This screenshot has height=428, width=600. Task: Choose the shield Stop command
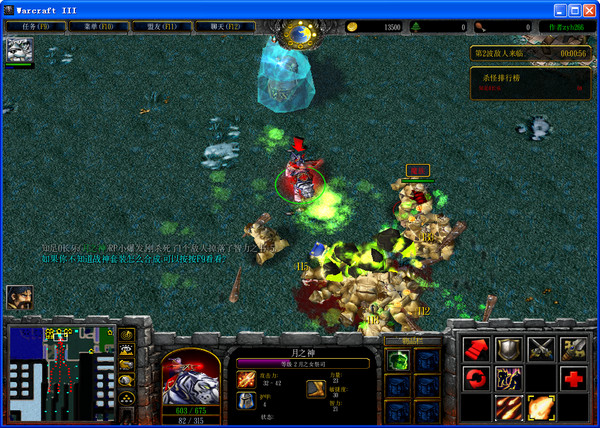click(508, 348)
